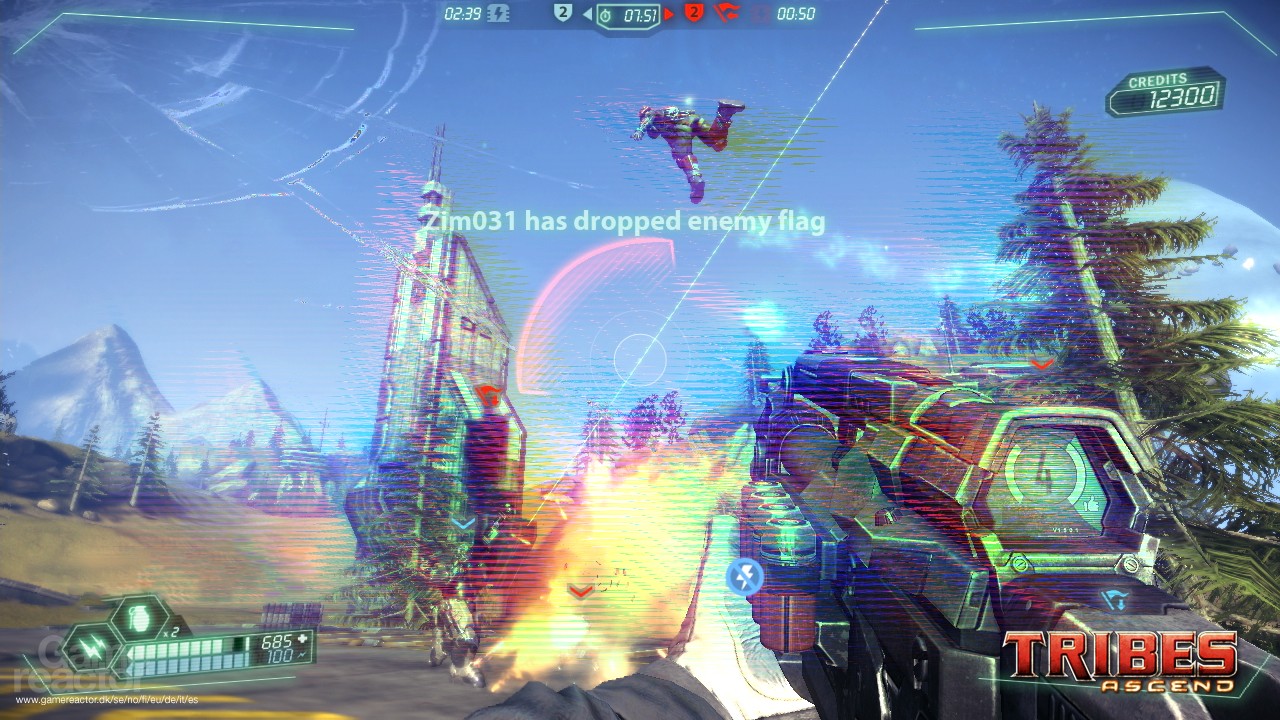Viewport: 1280px width, 720px height.
Task: Click the lightning charge icon near match timer
Action: tap(496, 13)
